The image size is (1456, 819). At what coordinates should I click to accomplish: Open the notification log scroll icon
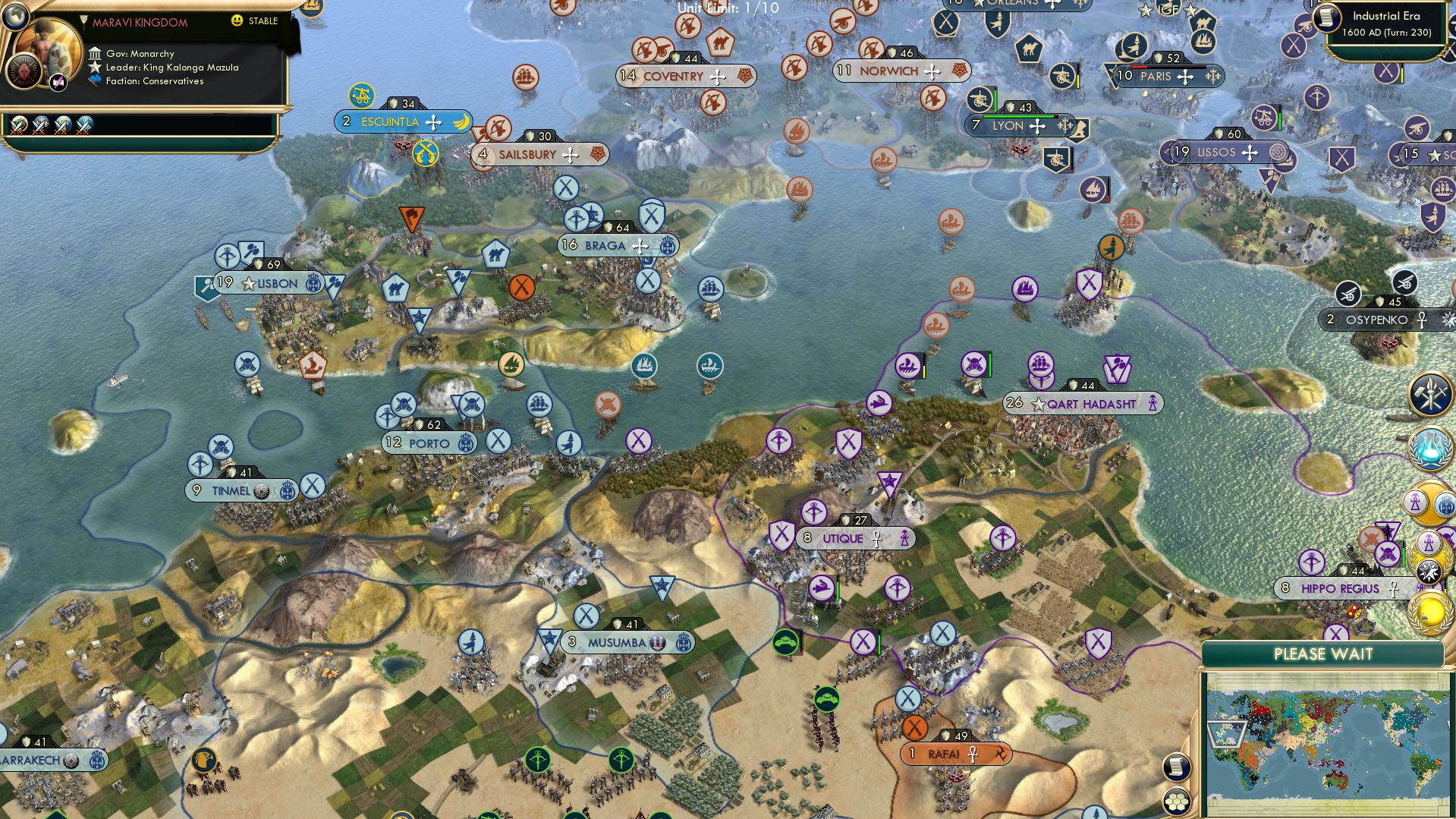point(1176,767)
